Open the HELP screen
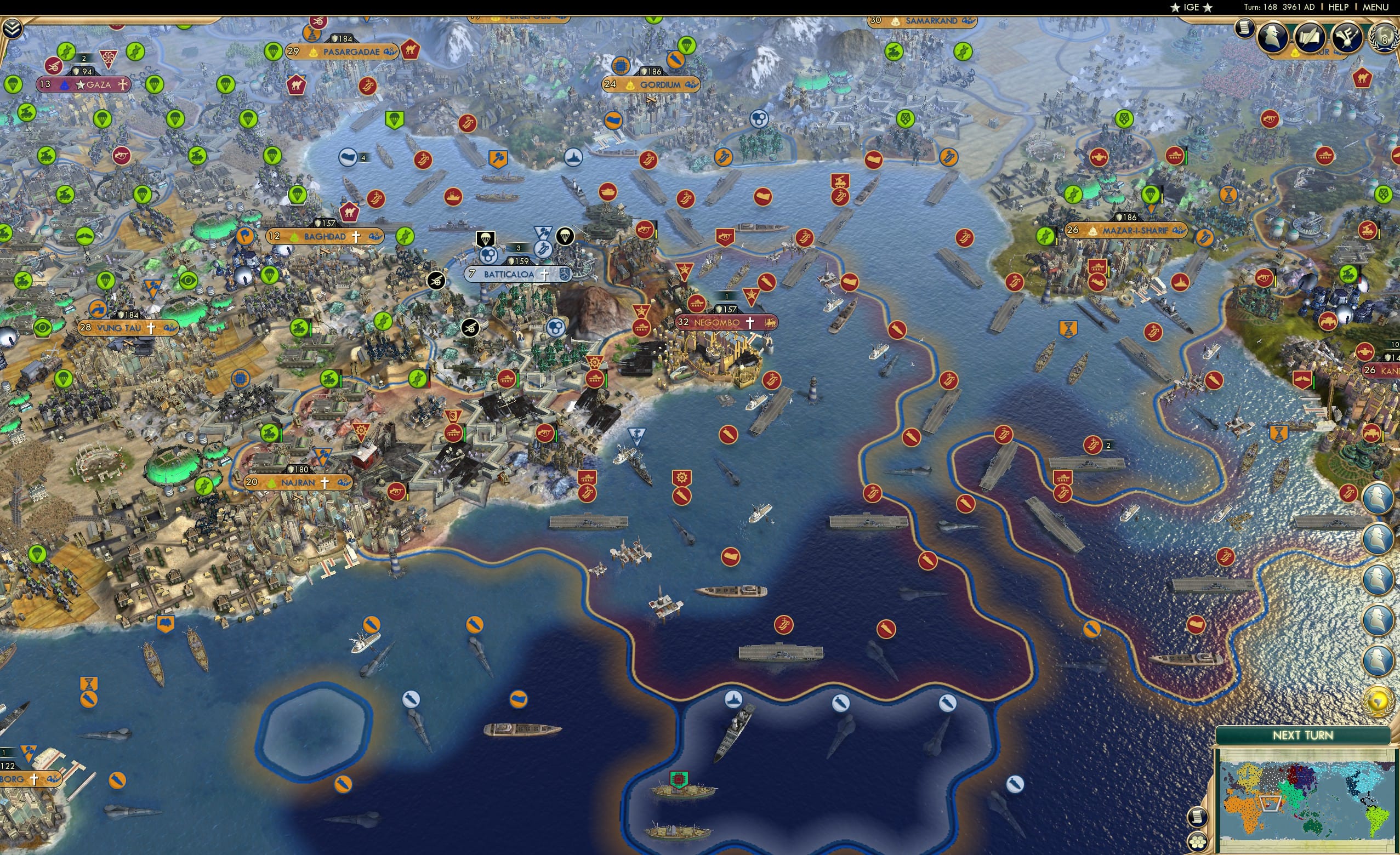 (x=1339, y=7)
